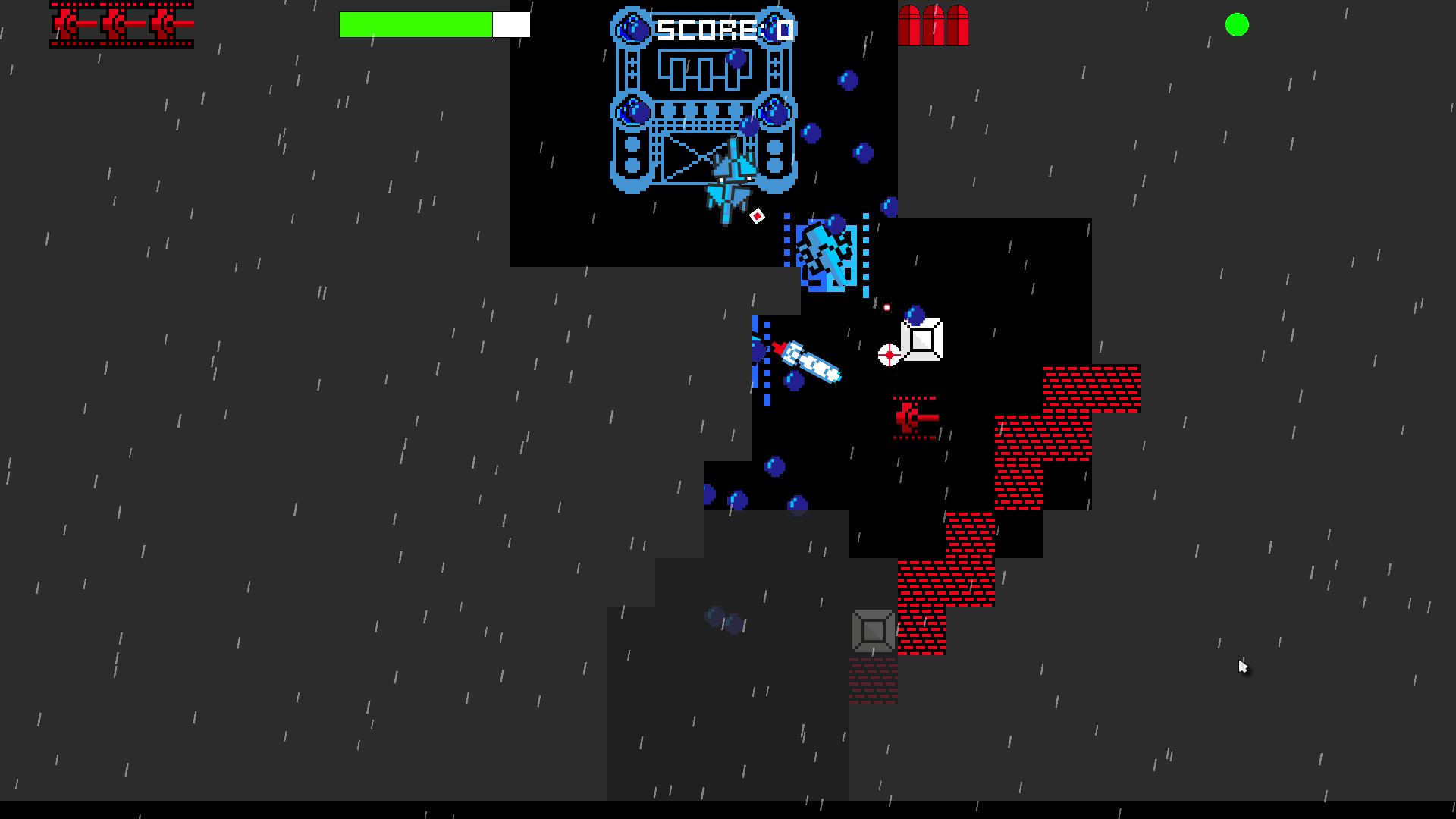Click the green health bar
Viewport: 1456px width, 819px height.
(417, 24)
